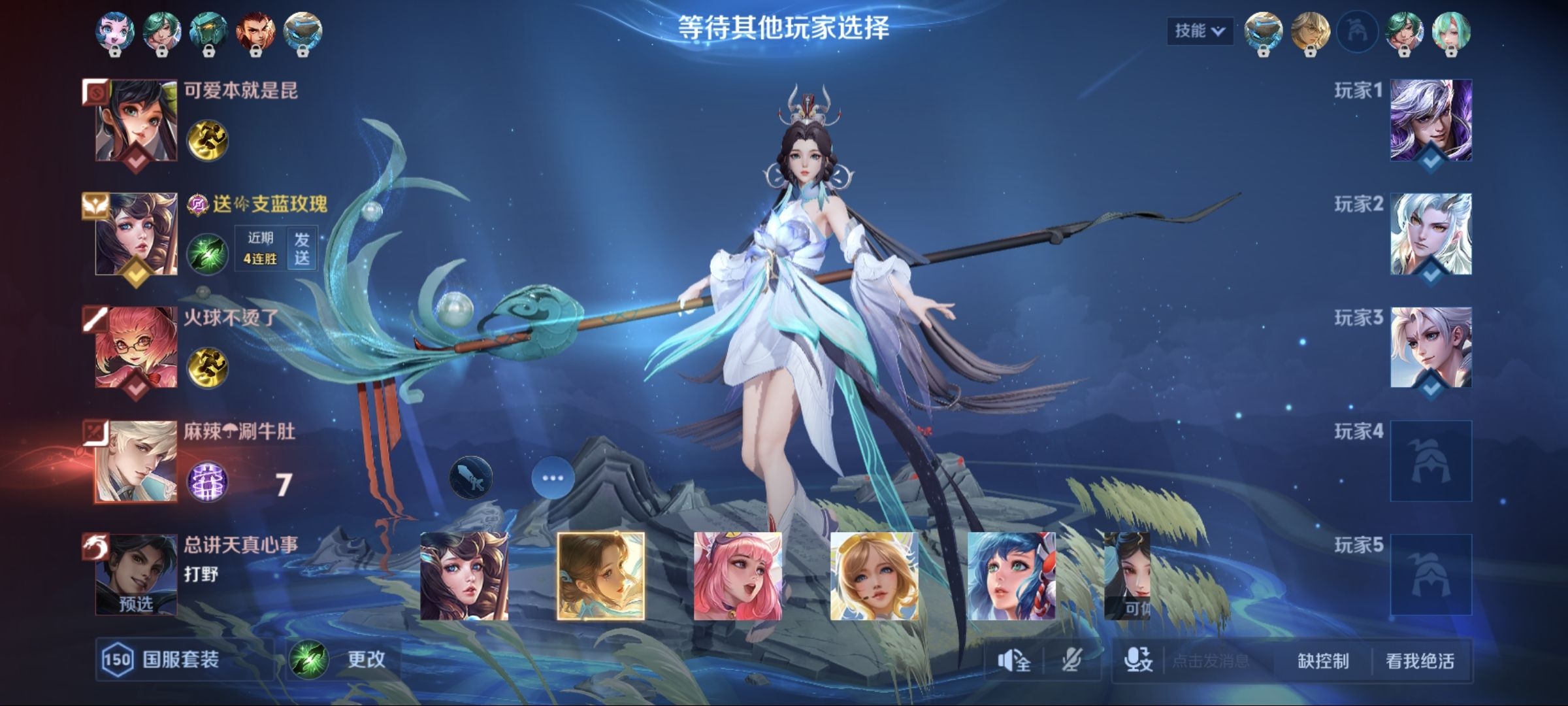This screenshot has width=1568, height=706.
Task: Select the sword equipment icon
Action: (x=470, y=478)
